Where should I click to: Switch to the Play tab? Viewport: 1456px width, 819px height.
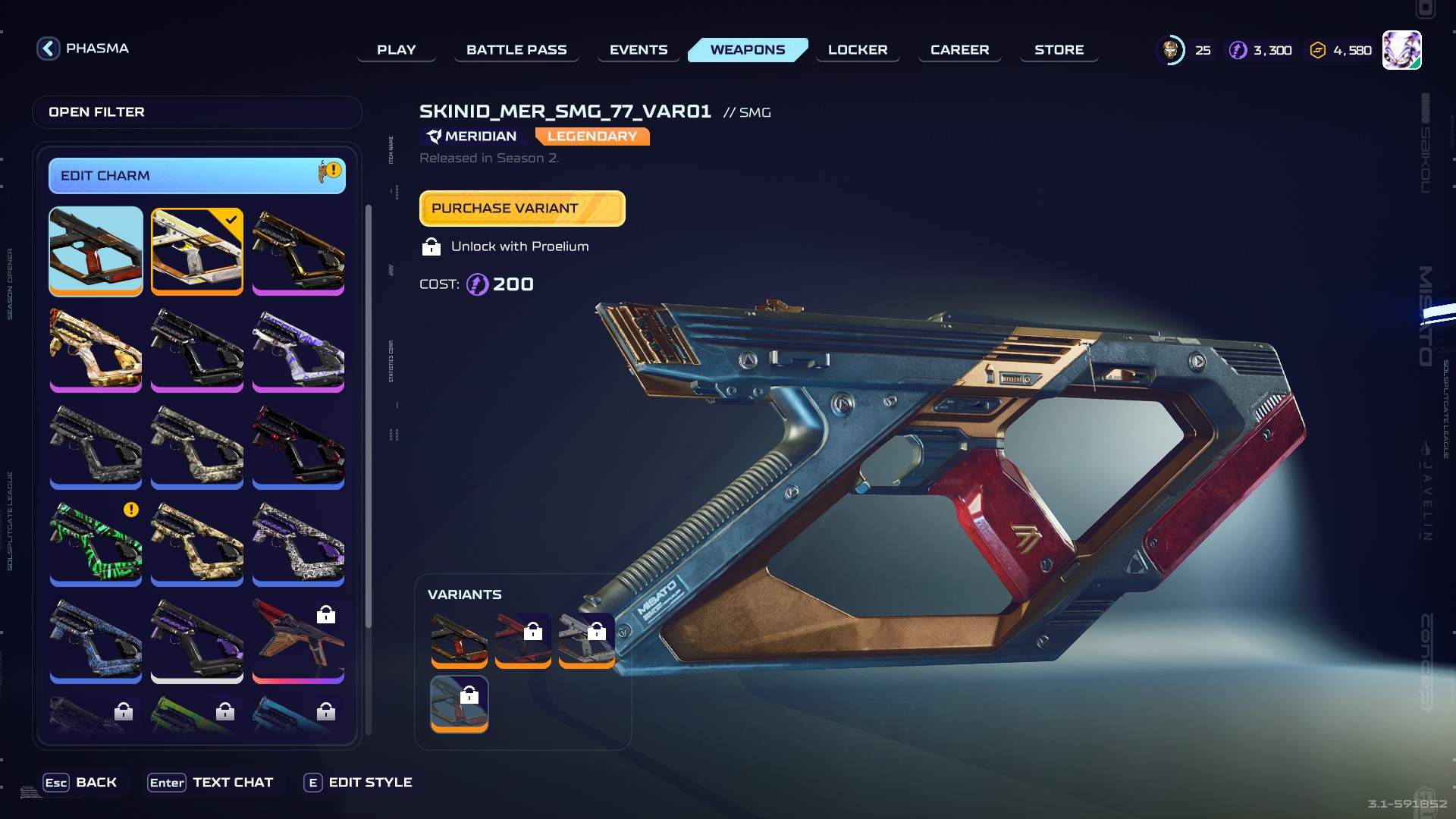click(396, 50)
